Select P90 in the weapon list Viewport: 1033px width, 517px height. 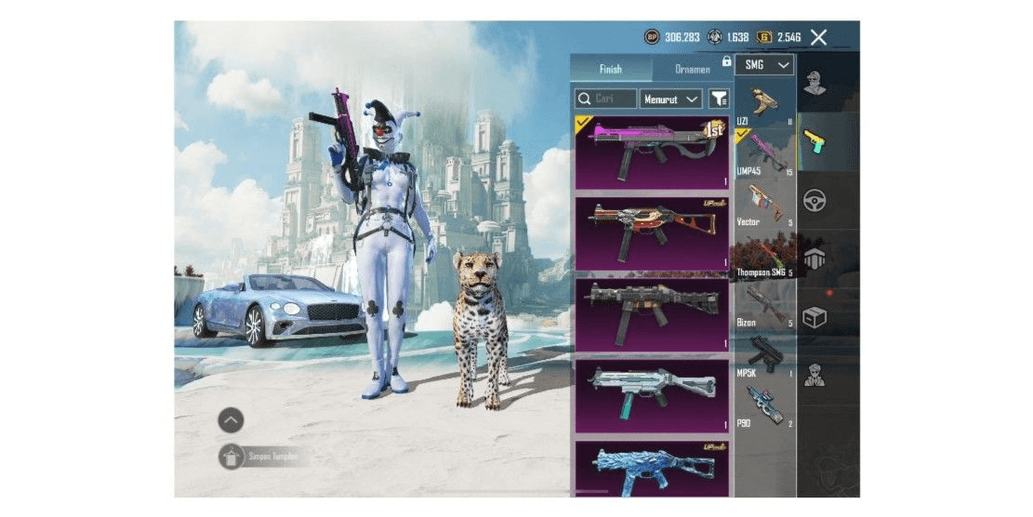pyautogui.click(x=765, y=405)
